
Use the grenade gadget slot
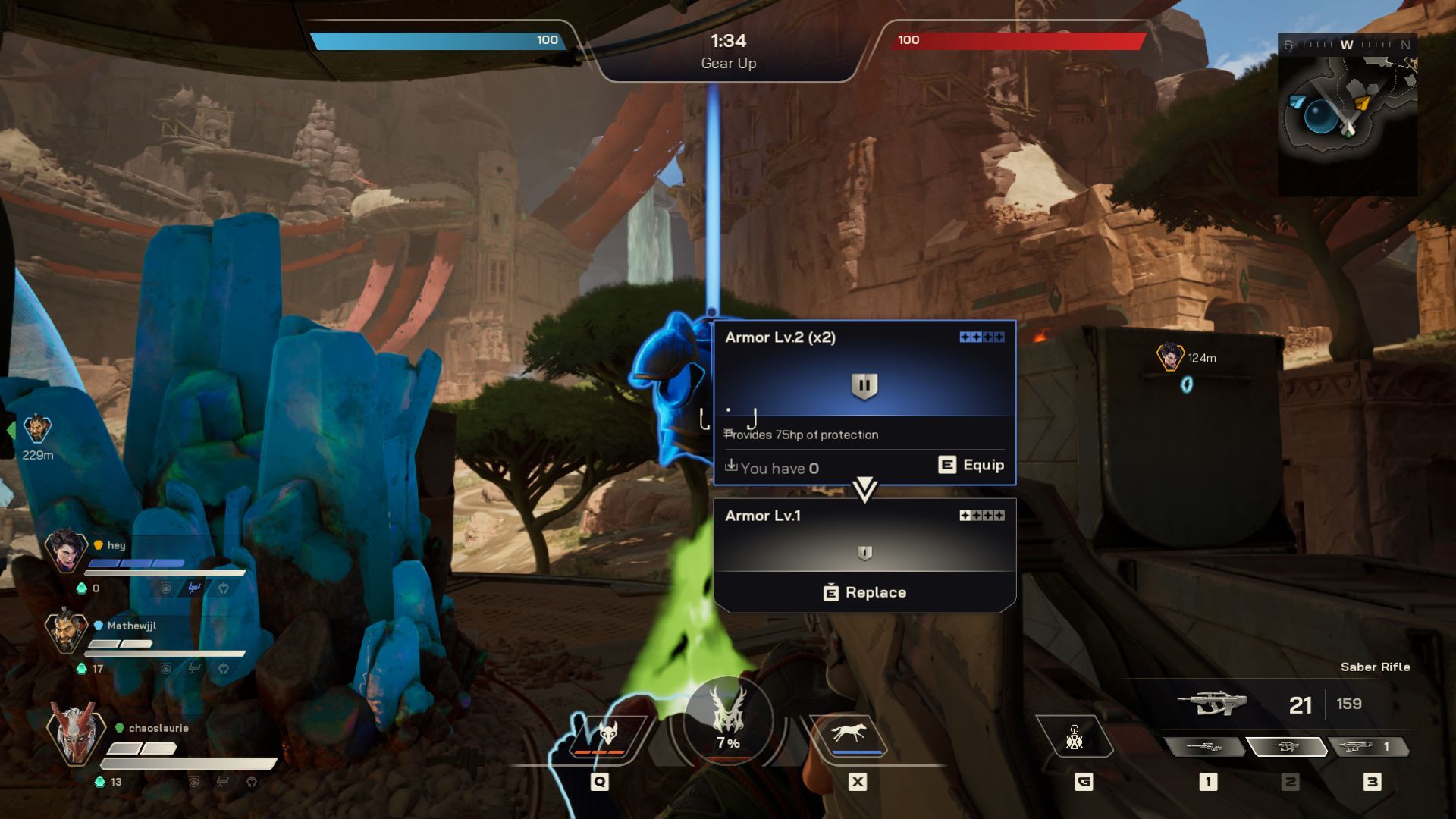1075,737
